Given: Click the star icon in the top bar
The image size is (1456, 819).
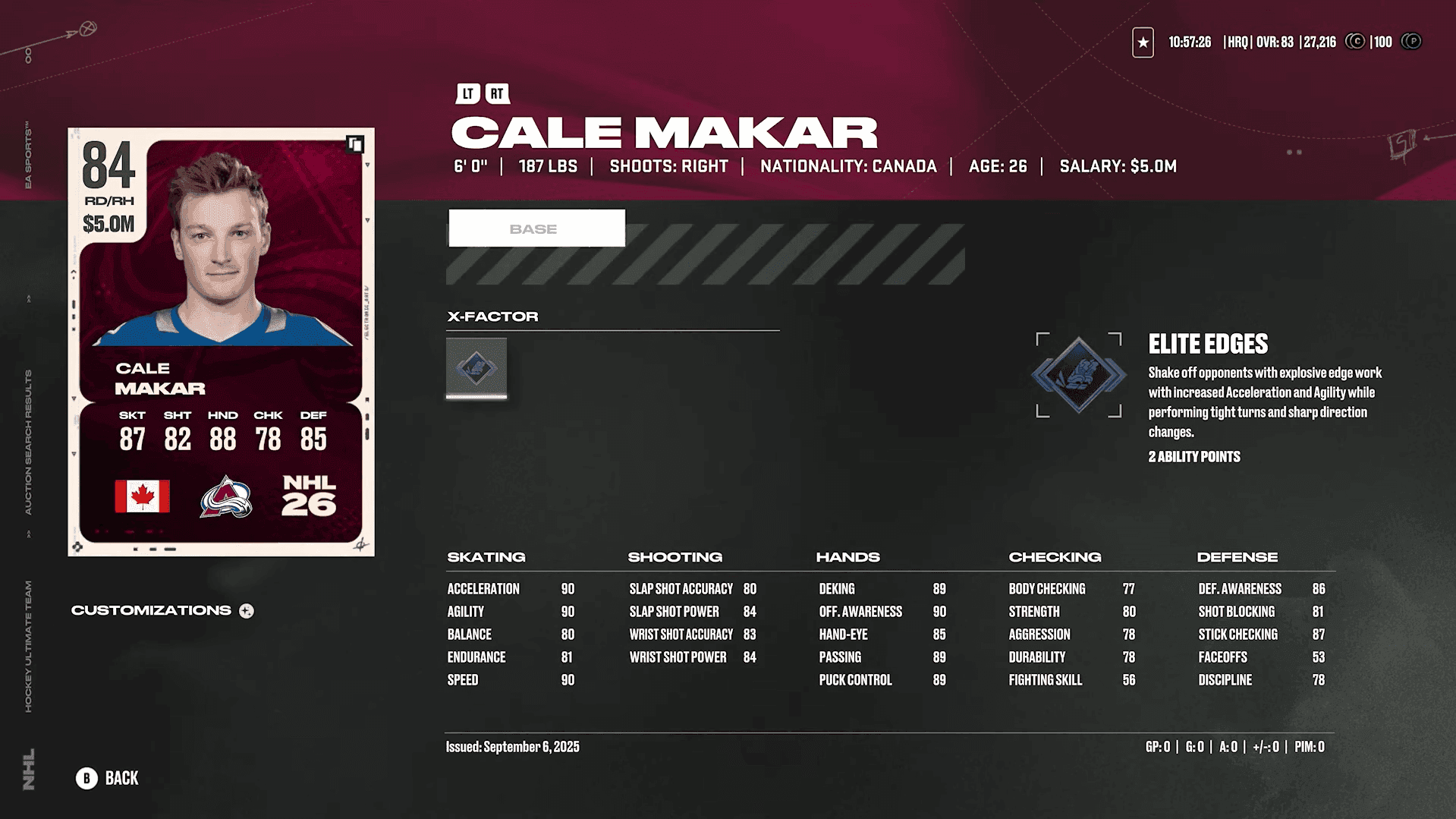Looking at the screenshot, I should (x=1143, y=43).
